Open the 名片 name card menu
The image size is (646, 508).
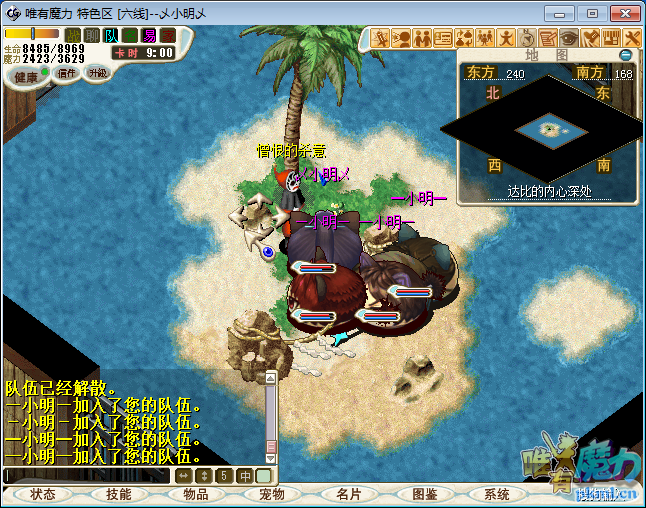(x=348, y=494)
